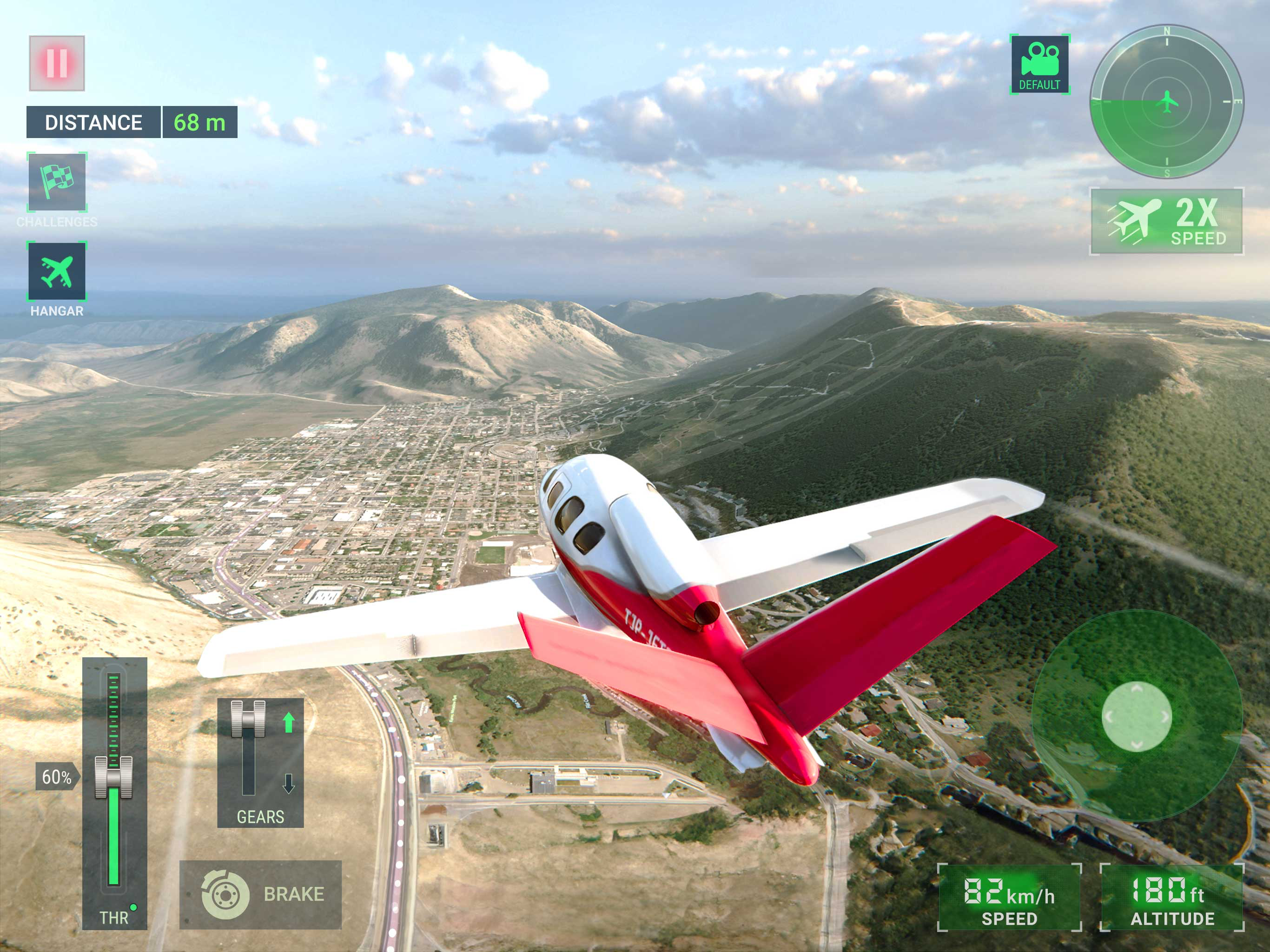Activate the 2X Speed boost
Image resolution: width=1270 pixels, height=952 pixels.
click(x=1167, y=222)
